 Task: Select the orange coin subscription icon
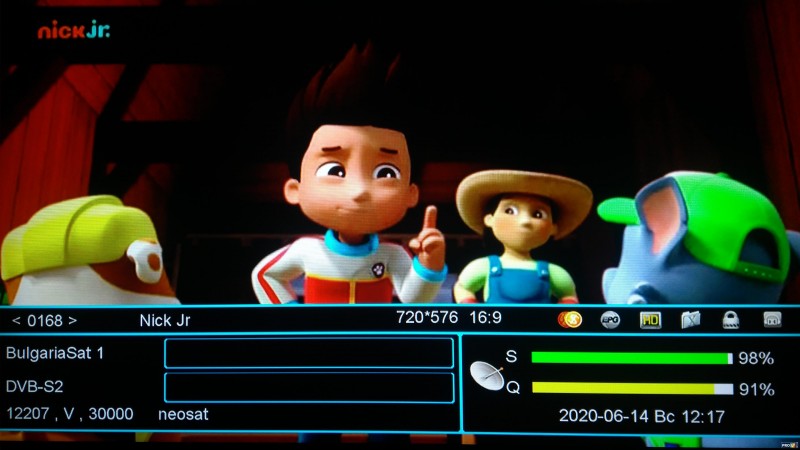click(x=570, y=320)
